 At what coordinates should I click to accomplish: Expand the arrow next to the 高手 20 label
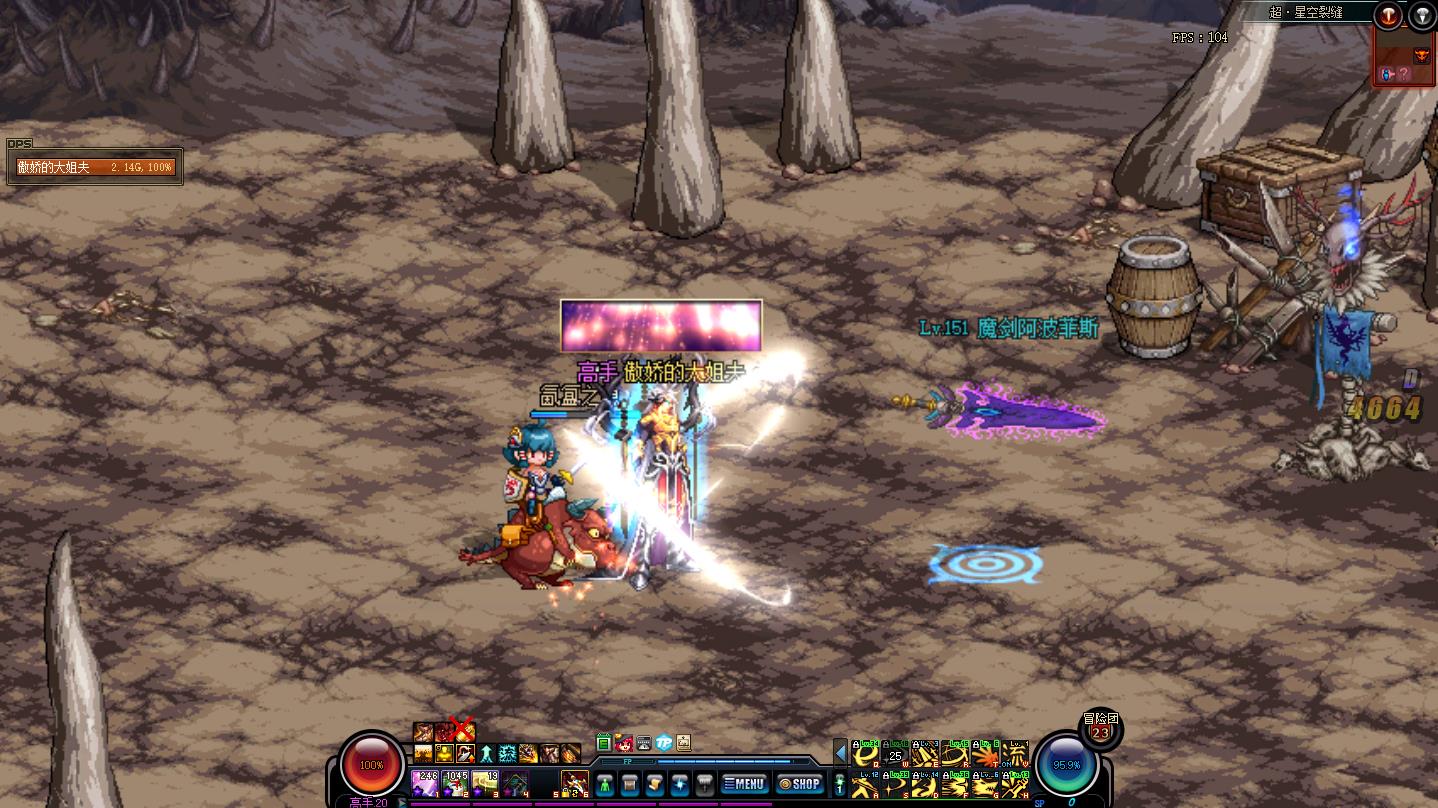pos(402,802)
